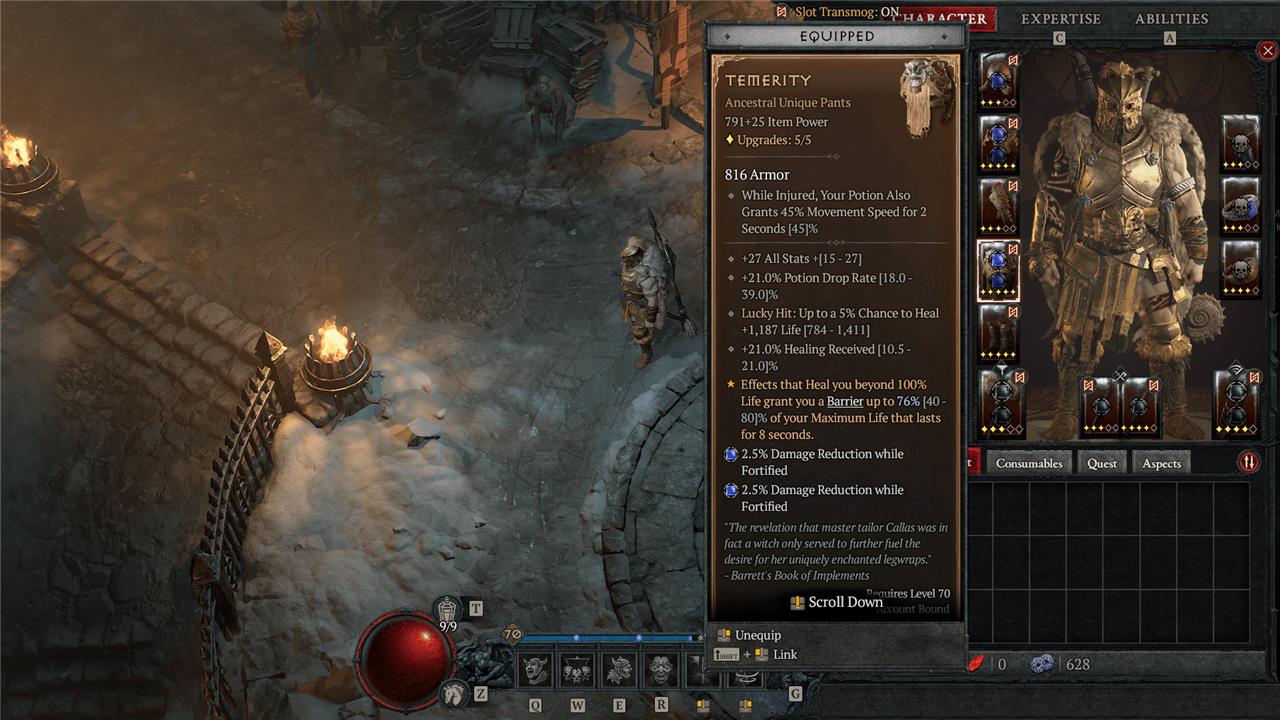This screenshot has height=720, width=1280.
Task: Select the equipped boots slot
Action: [998, 332]
